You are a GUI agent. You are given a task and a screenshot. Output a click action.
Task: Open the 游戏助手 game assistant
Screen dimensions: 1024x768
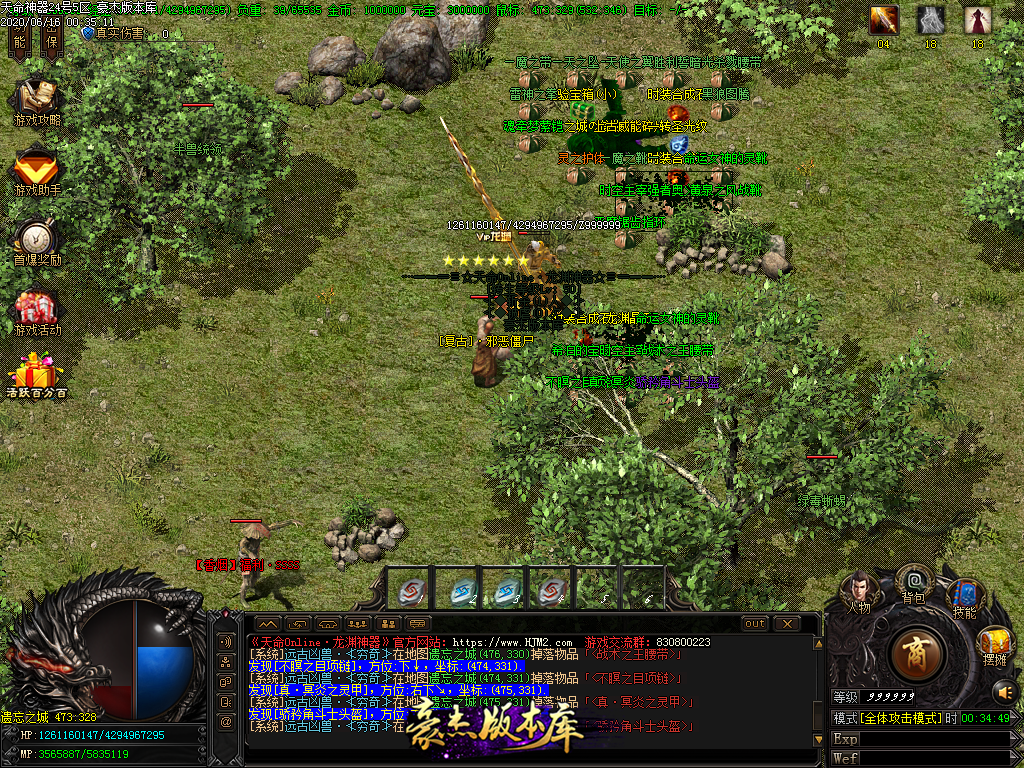[x=37, y=171]
